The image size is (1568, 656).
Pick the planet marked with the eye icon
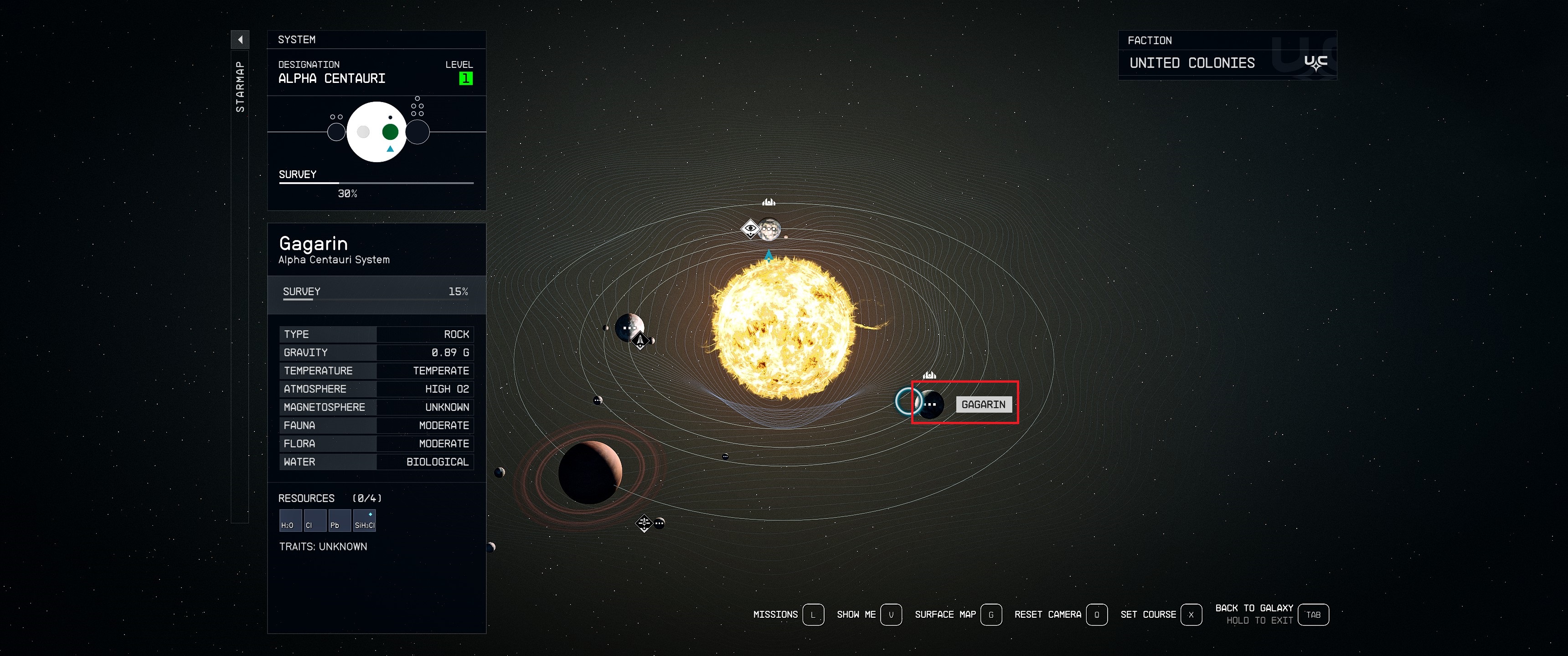point(769,229)
